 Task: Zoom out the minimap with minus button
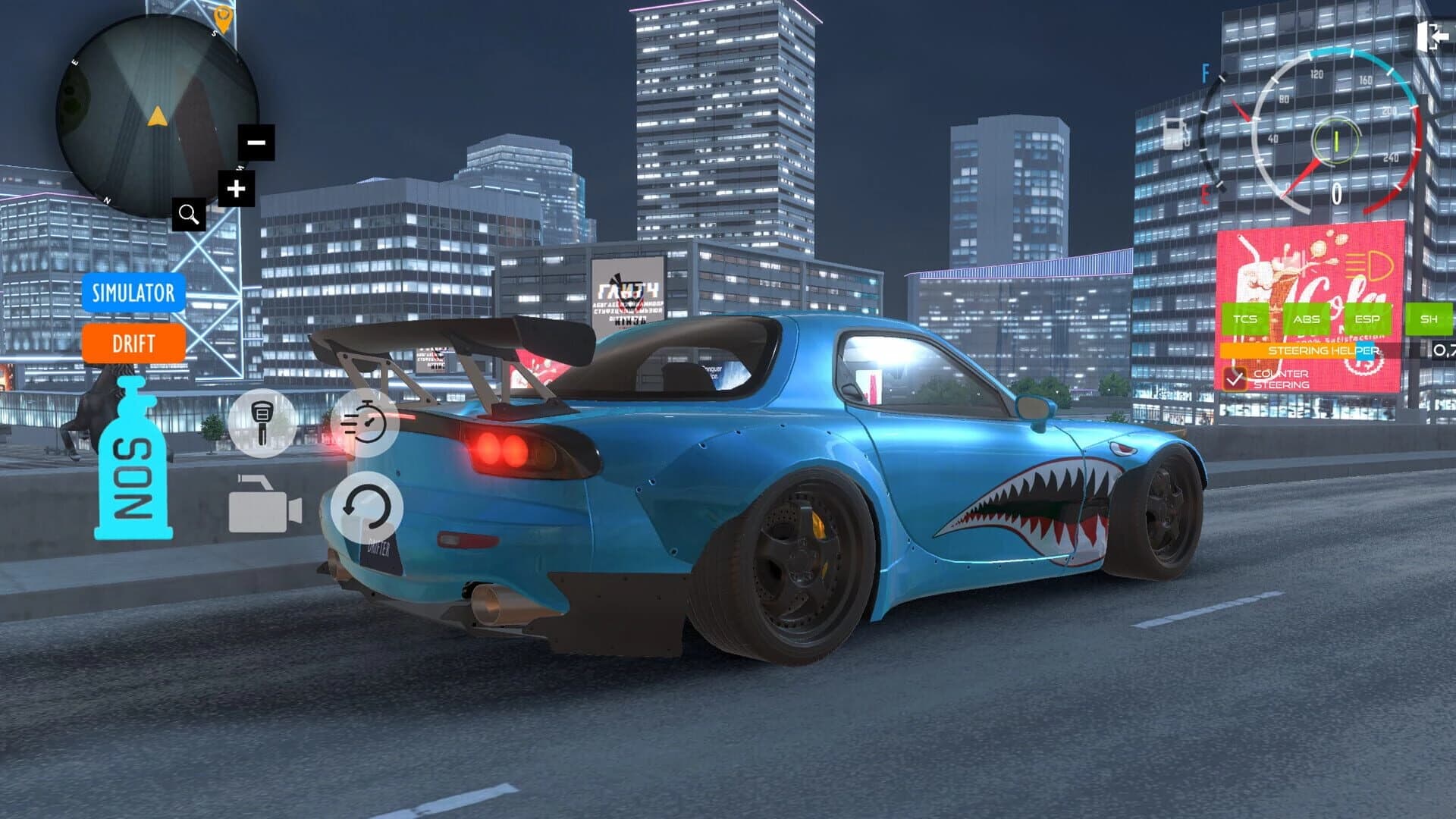(x=256, y=141)
